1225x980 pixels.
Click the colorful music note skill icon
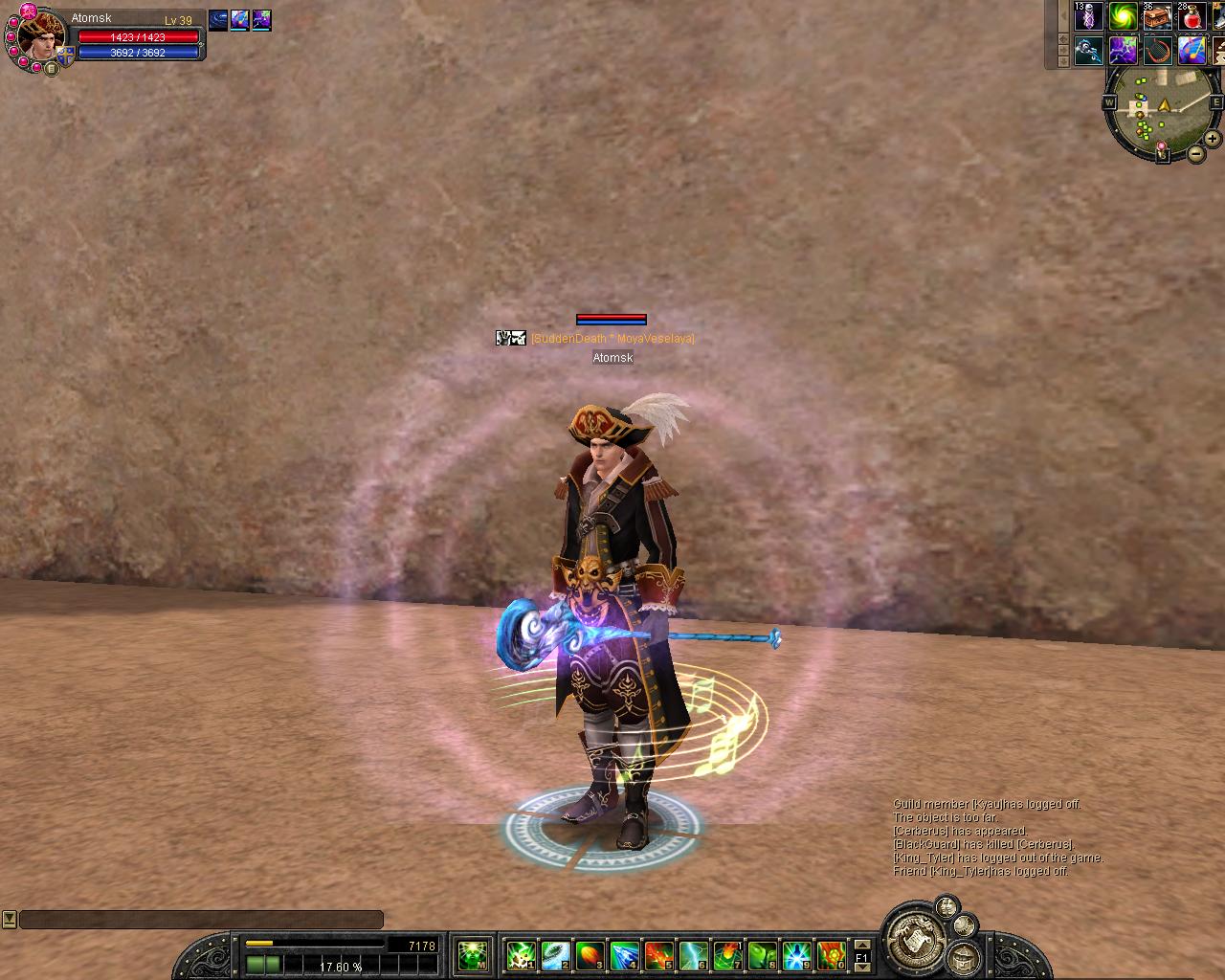tap(1192, 50)
